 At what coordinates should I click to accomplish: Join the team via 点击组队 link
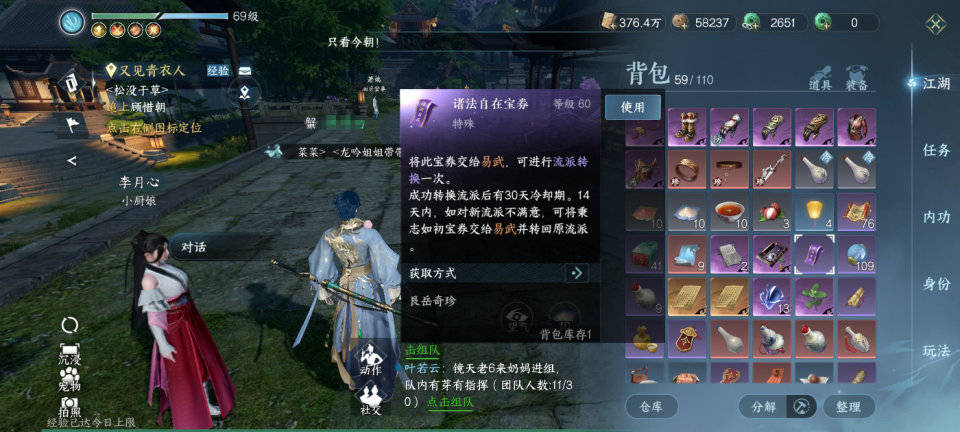pos(450,402)
